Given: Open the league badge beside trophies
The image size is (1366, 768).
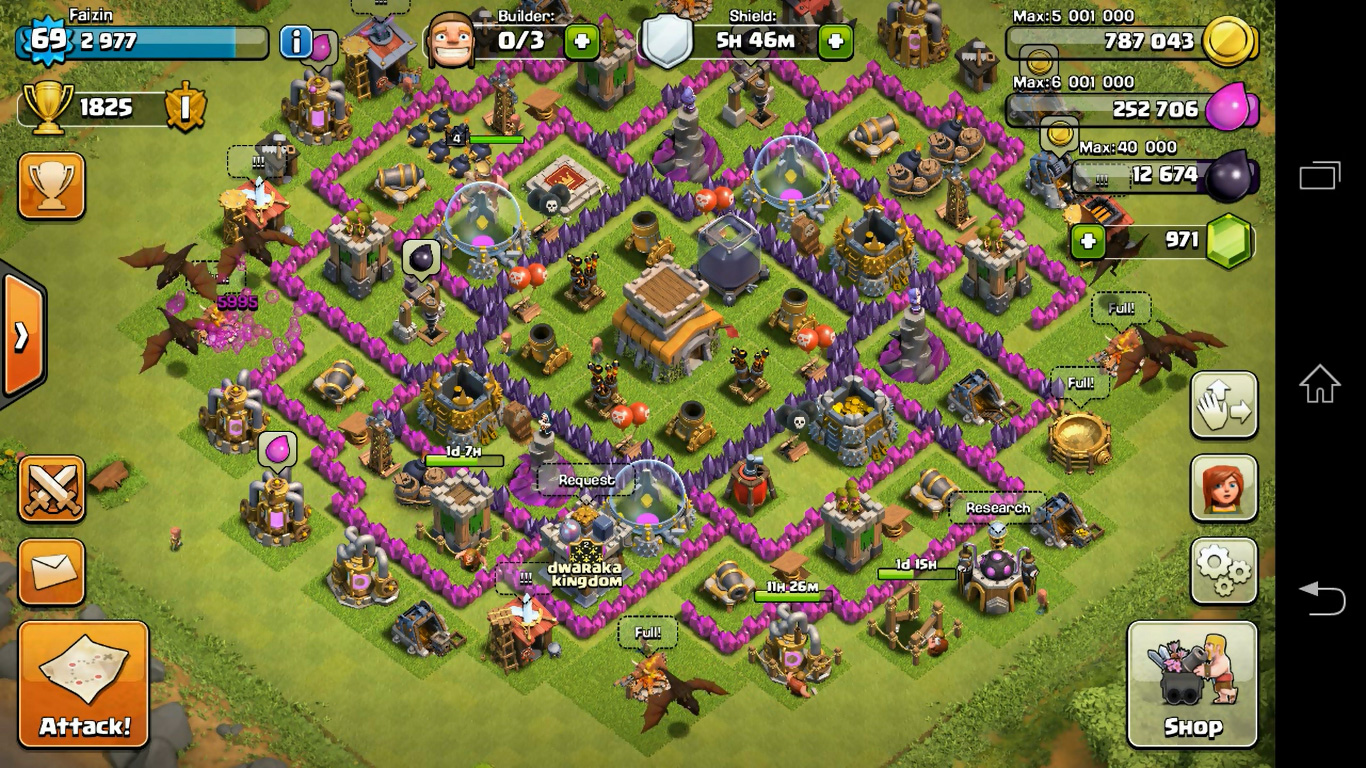Looking at the screenshot, I should [185, 108].
